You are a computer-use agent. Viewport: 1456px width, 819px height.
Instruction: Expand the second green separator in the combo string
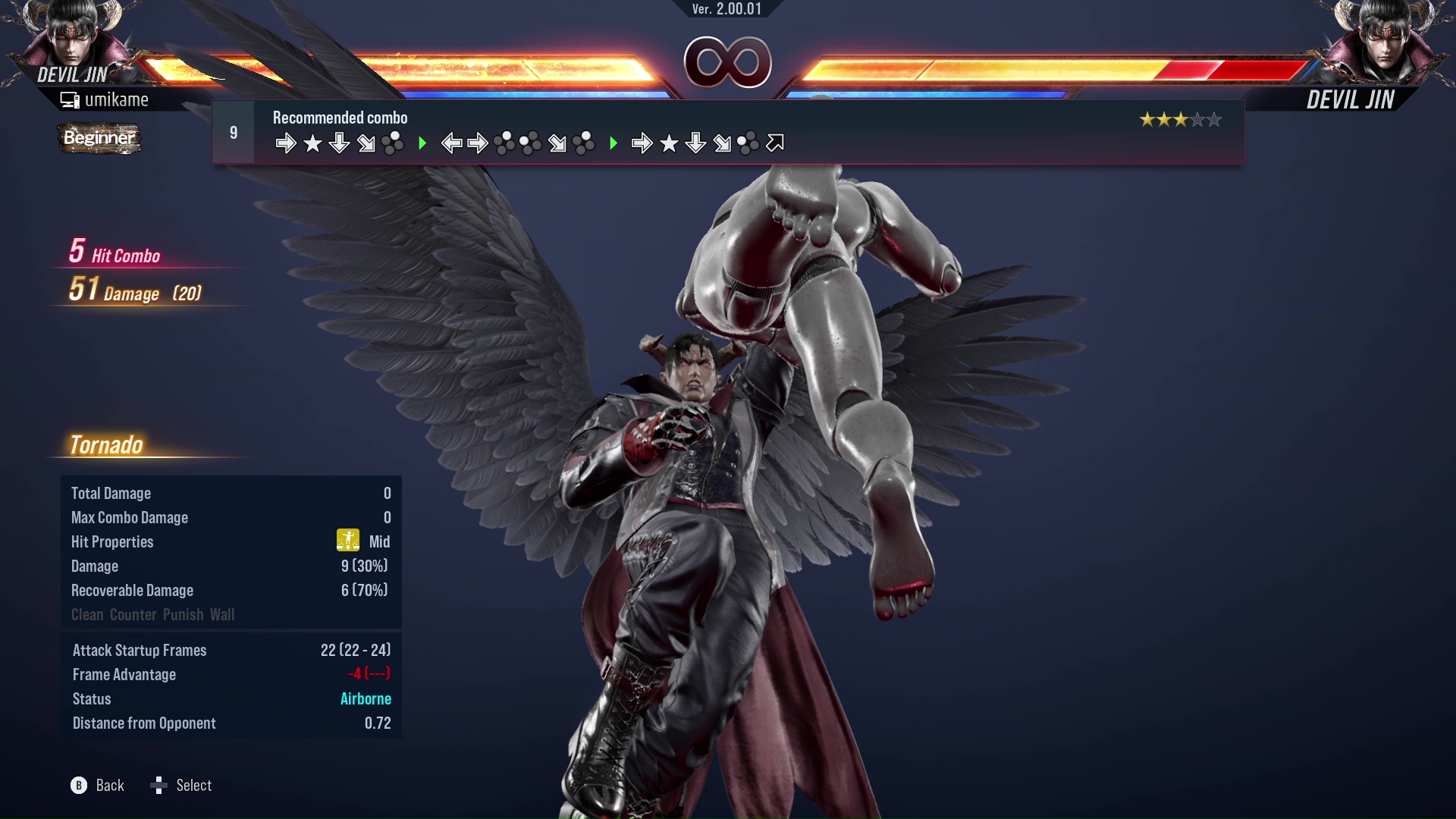615,143
